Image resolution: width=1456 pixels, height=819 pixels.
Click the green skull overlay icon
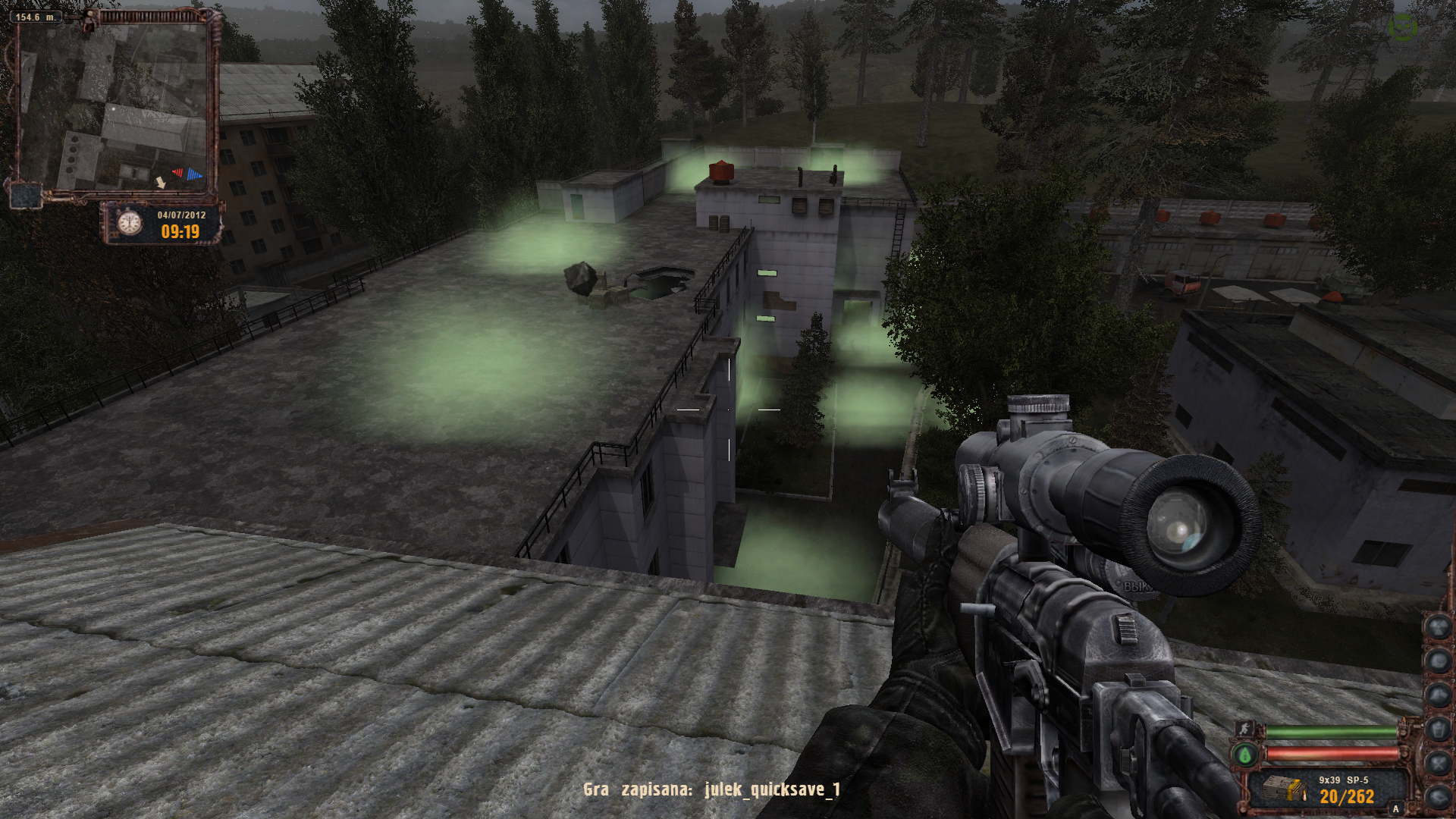pyautogui.click(x=1402, y=27)
